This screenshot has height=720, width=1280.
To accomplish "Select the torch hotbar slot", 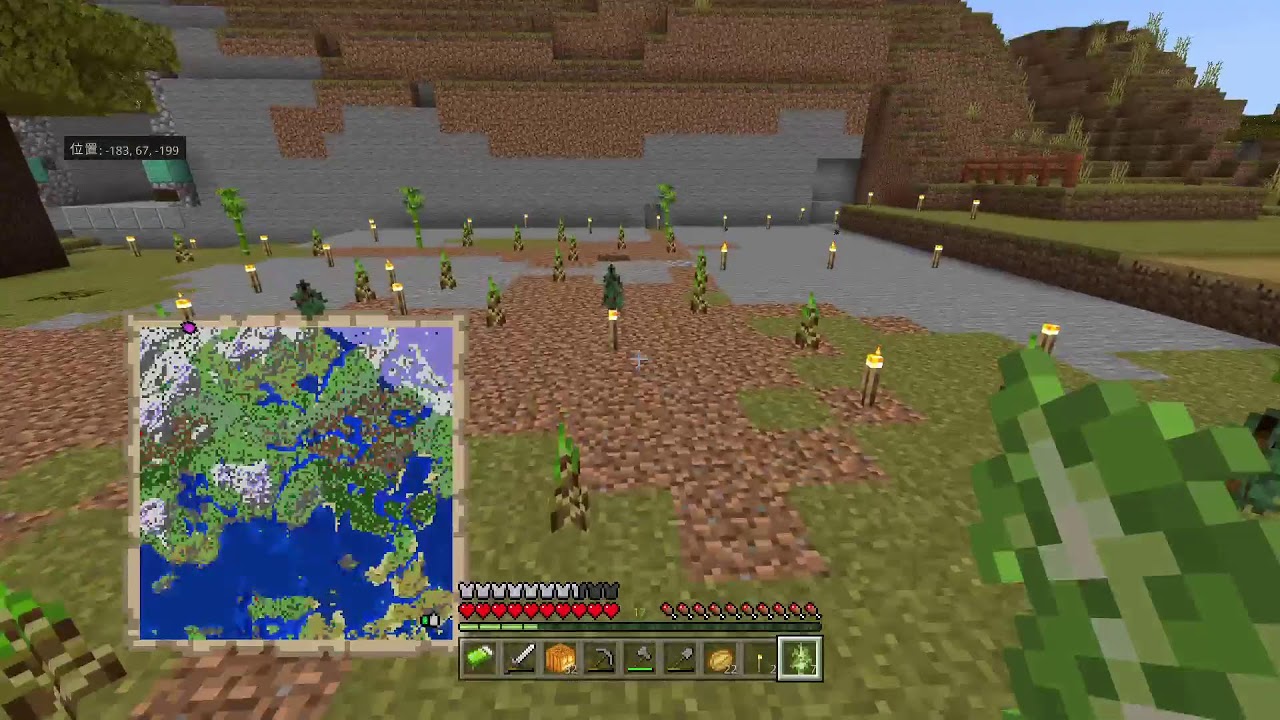I will point(760,660).
